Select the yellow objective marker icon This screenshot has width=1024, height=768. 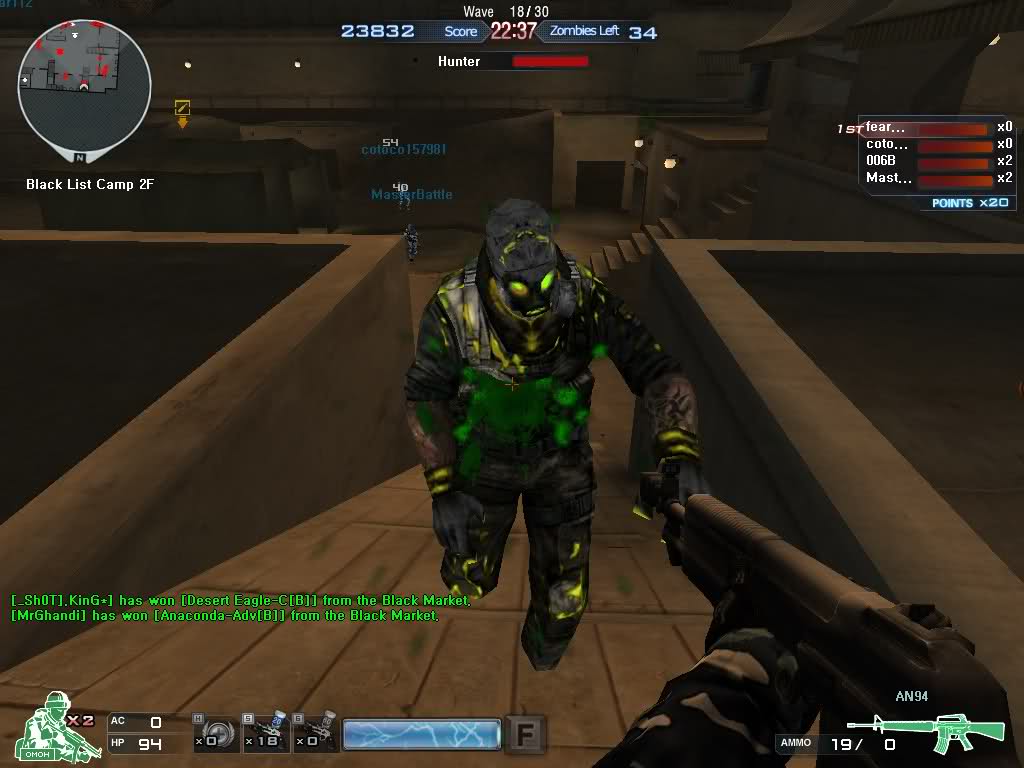[x=182, y=108]
